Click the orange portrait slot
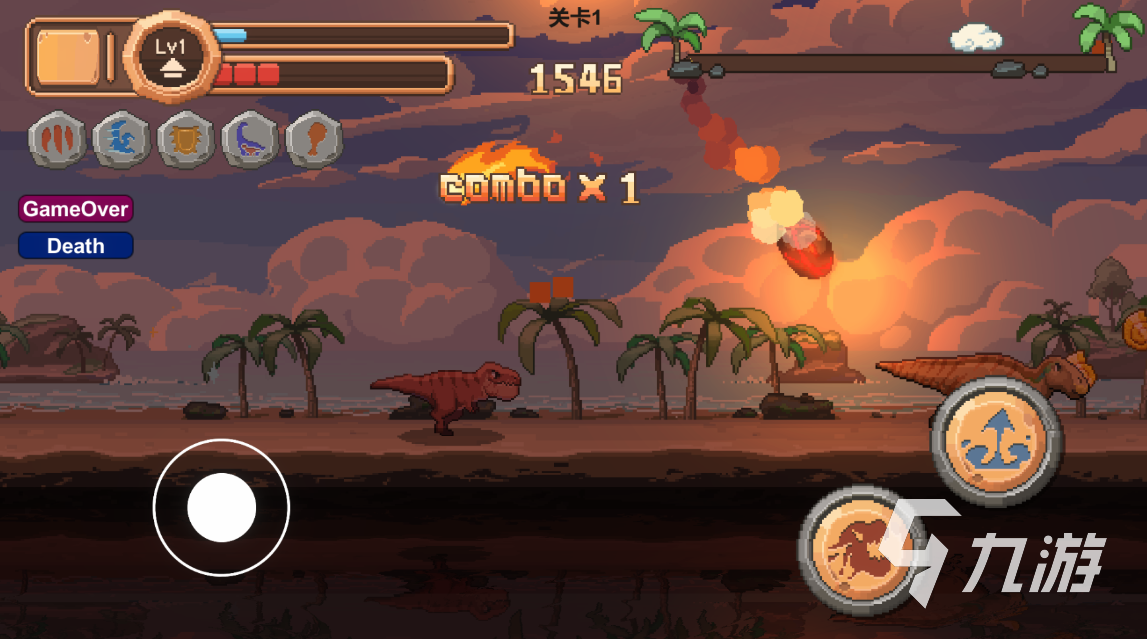The image size is (1147, 639). pos(68,56)
